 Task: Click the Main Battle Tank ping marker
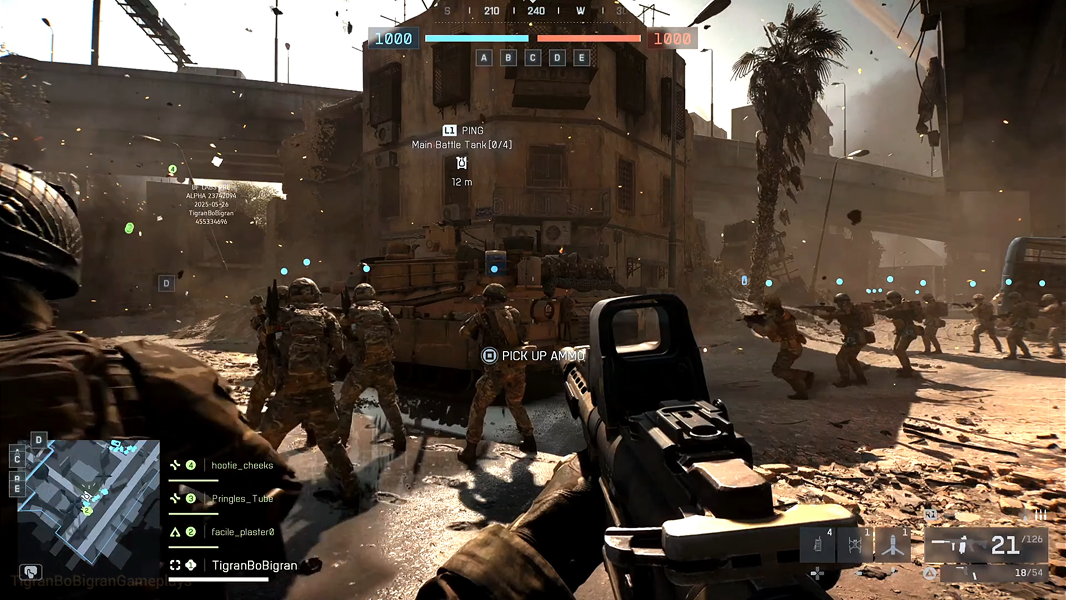[461, 163]
